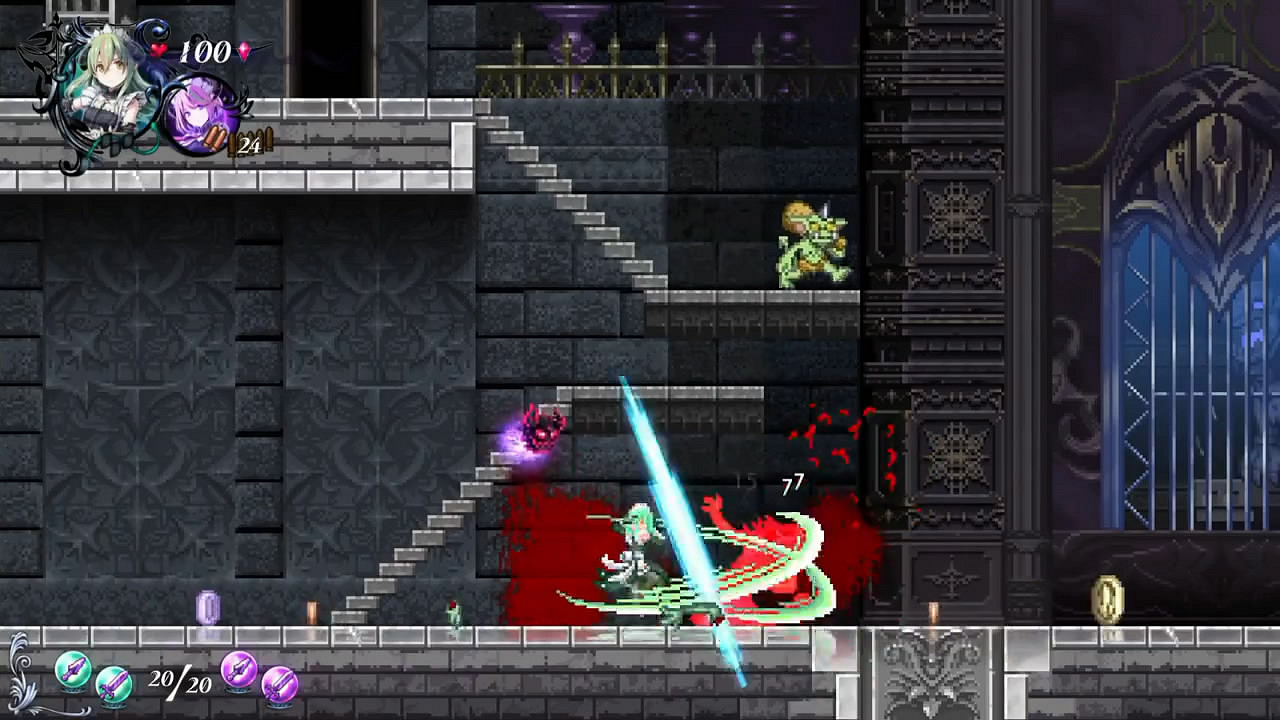Image resolution: width=1280 pixels, height=720 pixels.
Task: Click the 77 damage number
Action: tap(791, 483)
